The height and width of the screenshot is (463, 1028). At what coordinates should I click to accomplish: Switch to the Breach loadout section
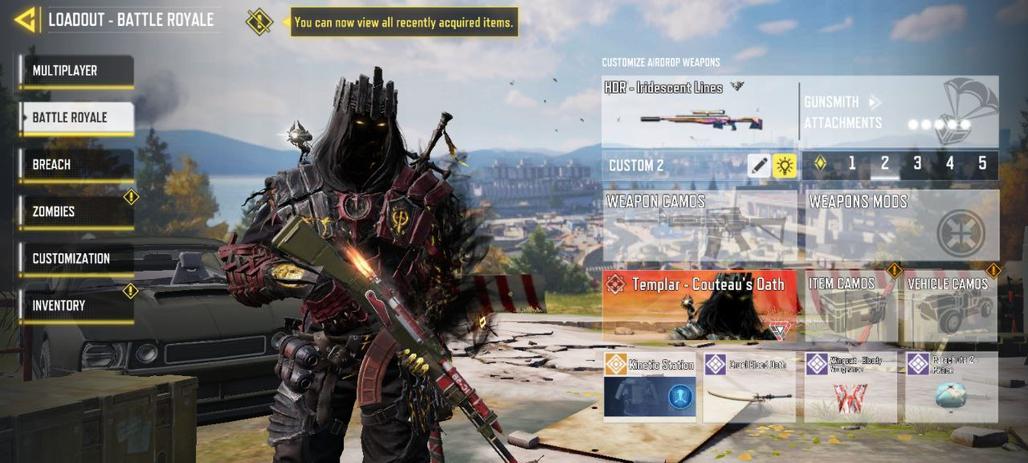coord(76,165)
